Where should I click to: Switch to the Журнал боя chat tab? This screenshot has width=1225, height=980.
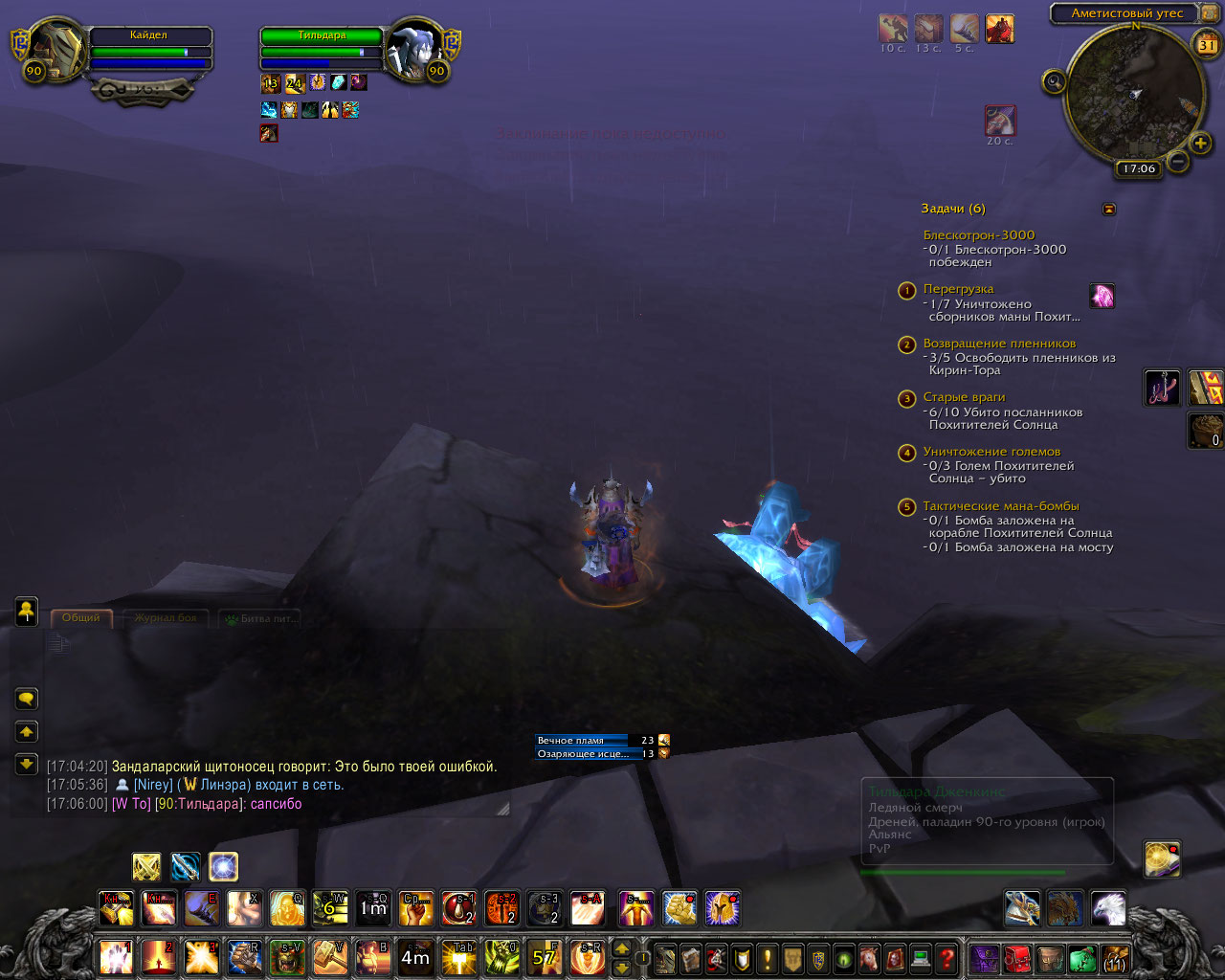[165, 618]
